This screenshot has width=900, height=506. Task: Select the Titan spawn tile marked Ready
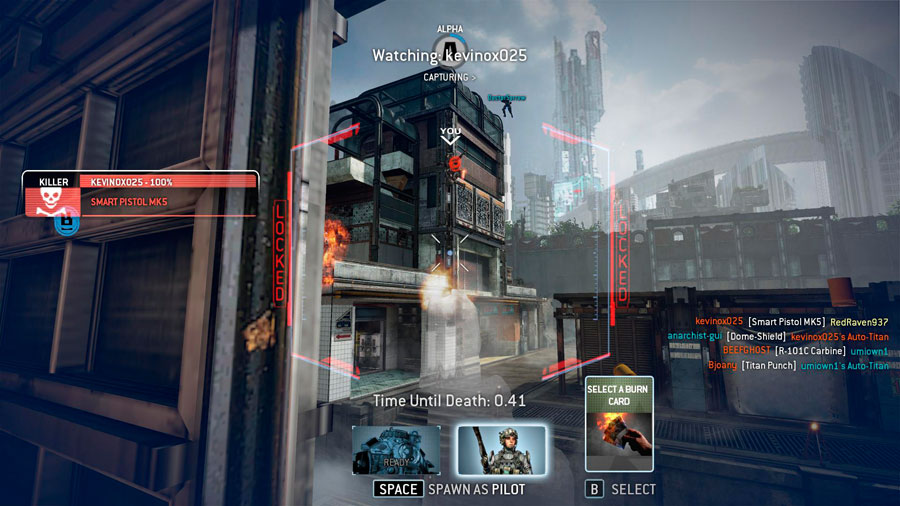tap(396, 450)
